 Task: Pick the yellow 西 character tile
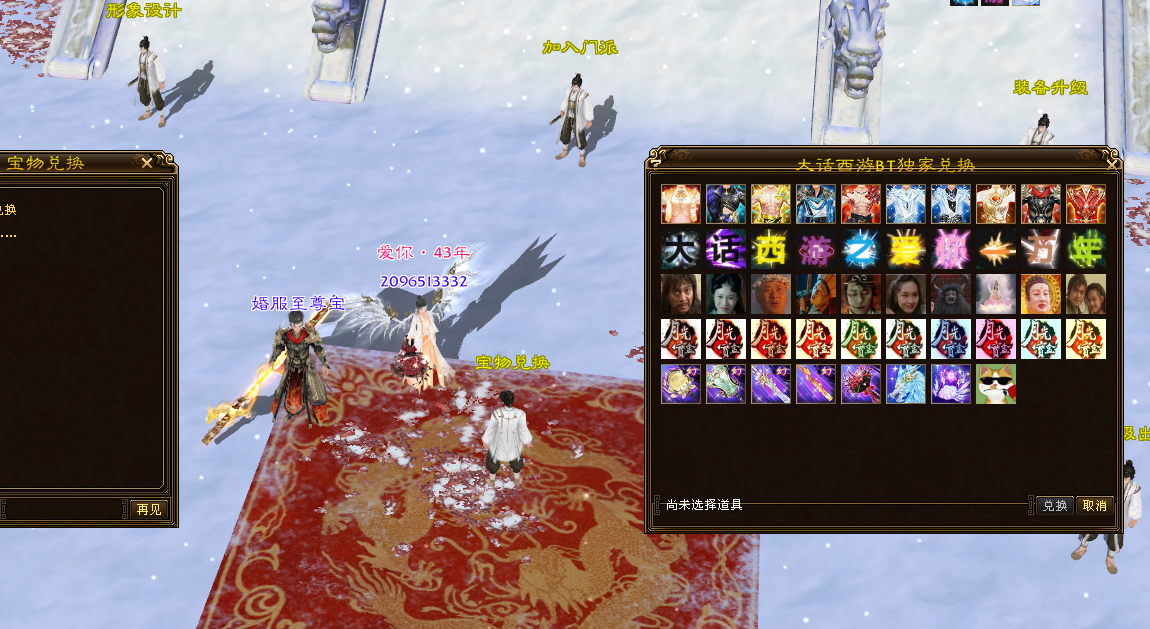770,249
